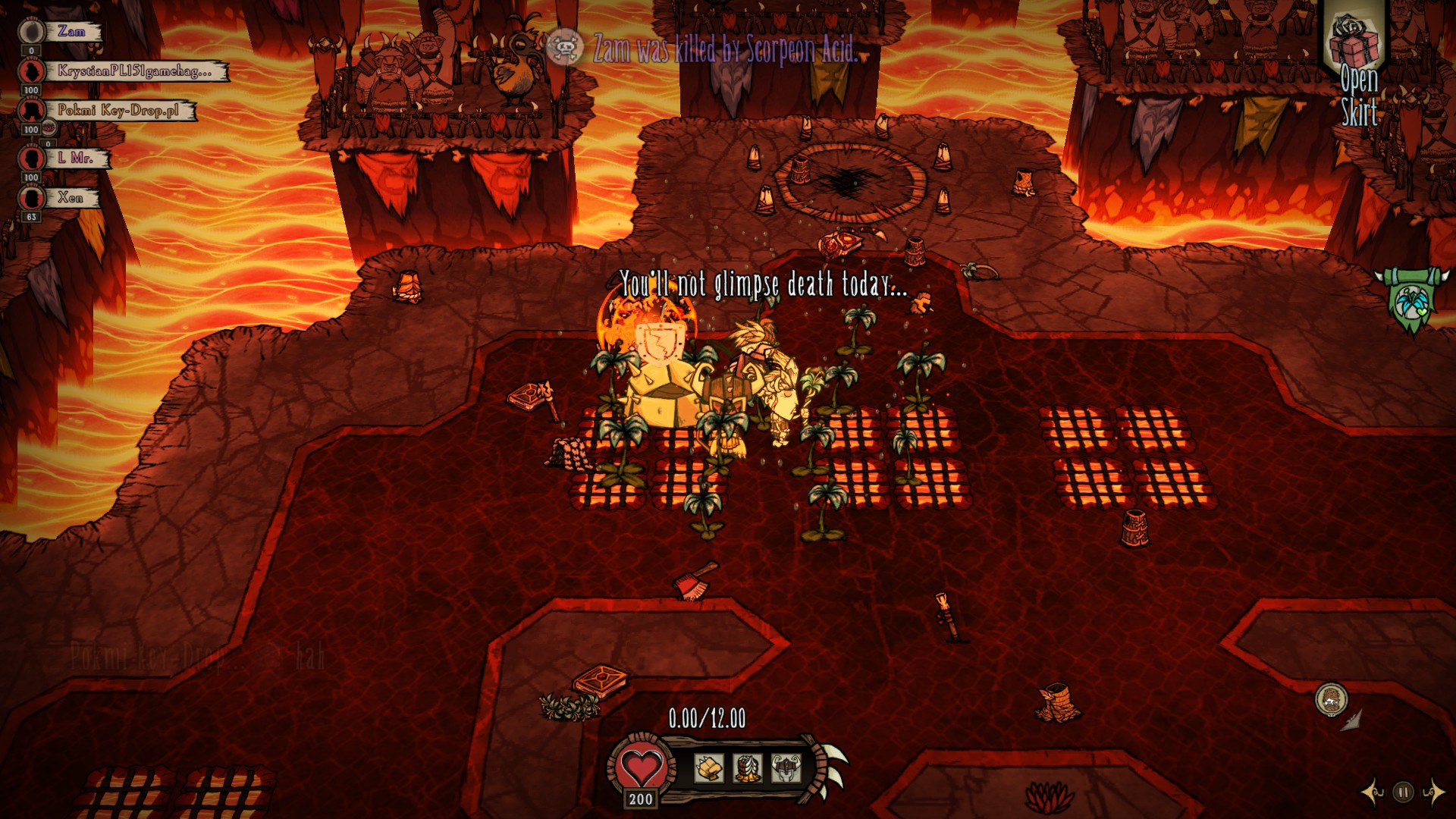Click the green banner badge icon

(1410, 301)
